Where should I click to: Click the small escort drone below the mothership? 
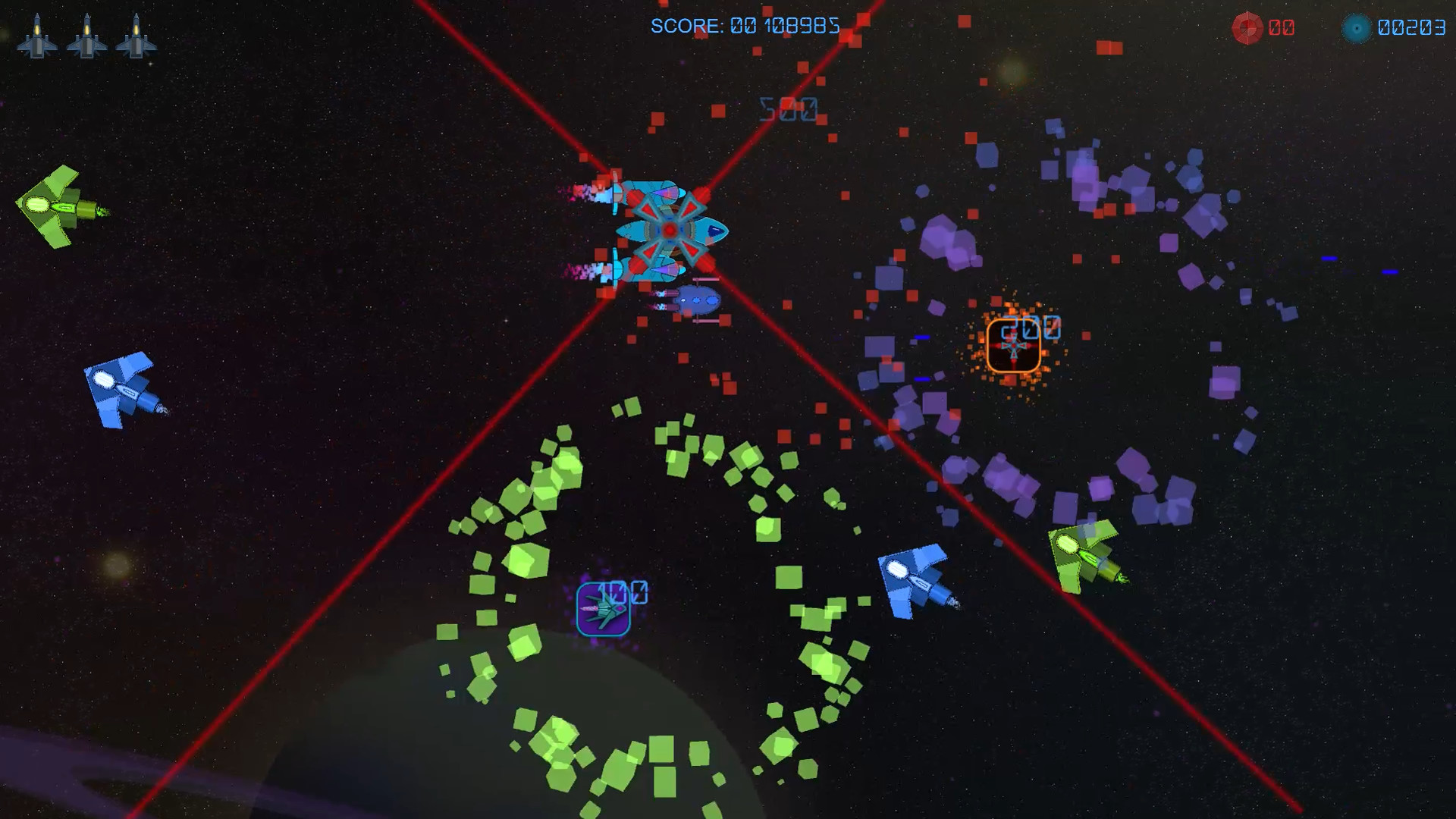click(696, 301)
